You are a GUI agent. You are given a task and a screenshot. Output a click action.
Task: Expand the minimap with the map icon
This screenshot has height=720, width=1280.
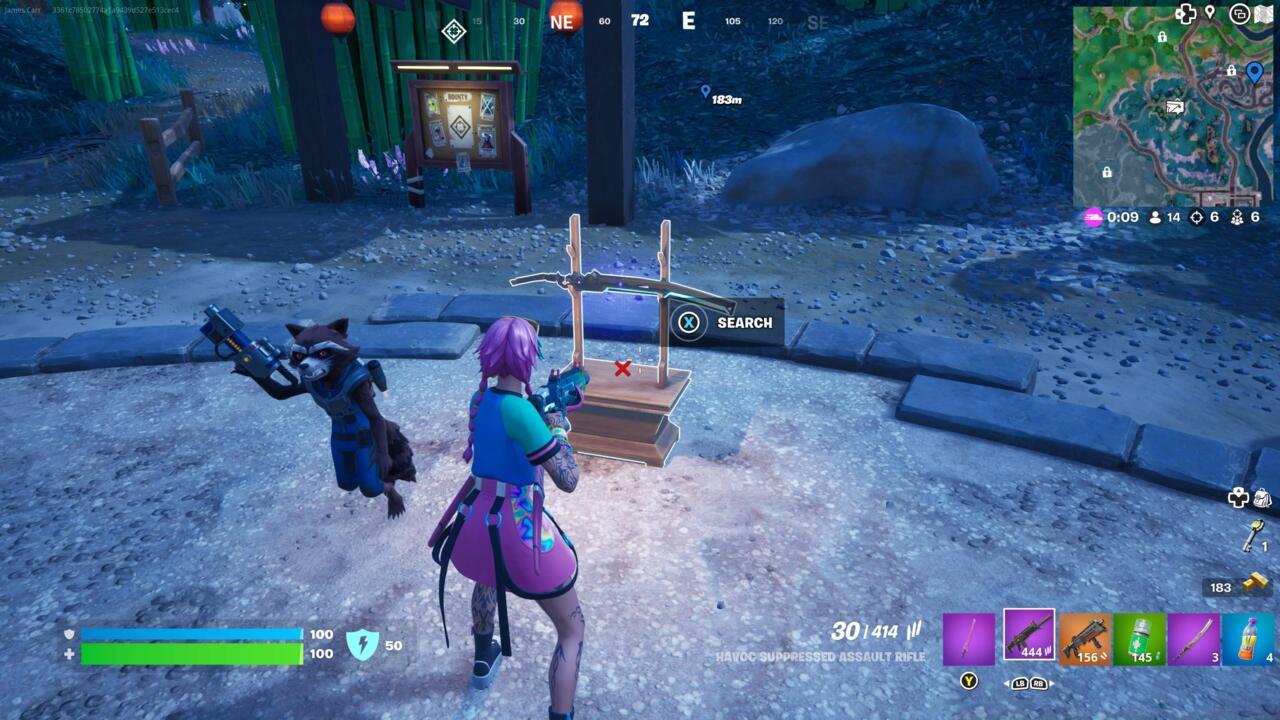coord(1263,13)
